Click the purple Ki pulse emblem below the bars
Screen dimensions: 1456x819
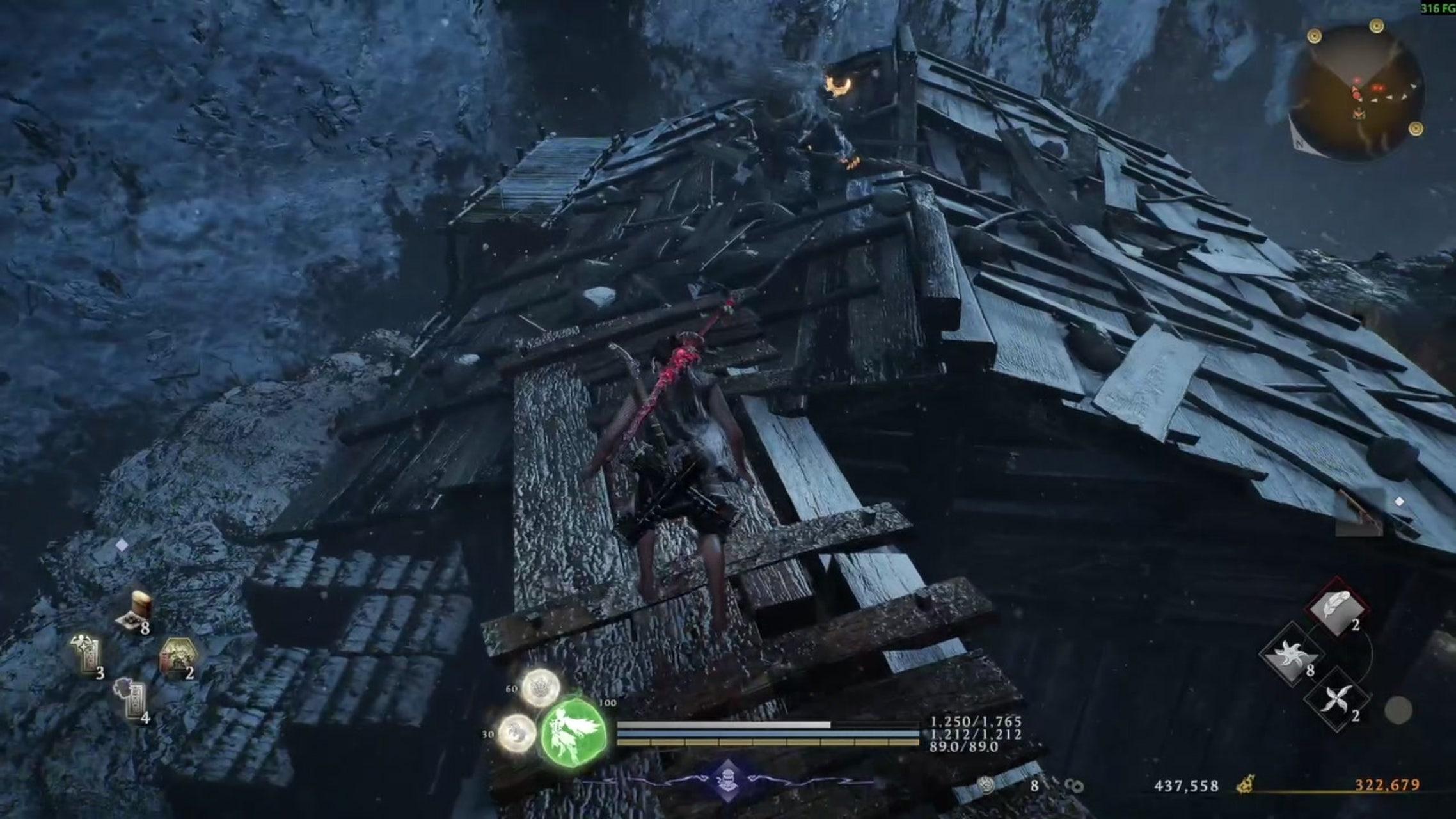727,781
